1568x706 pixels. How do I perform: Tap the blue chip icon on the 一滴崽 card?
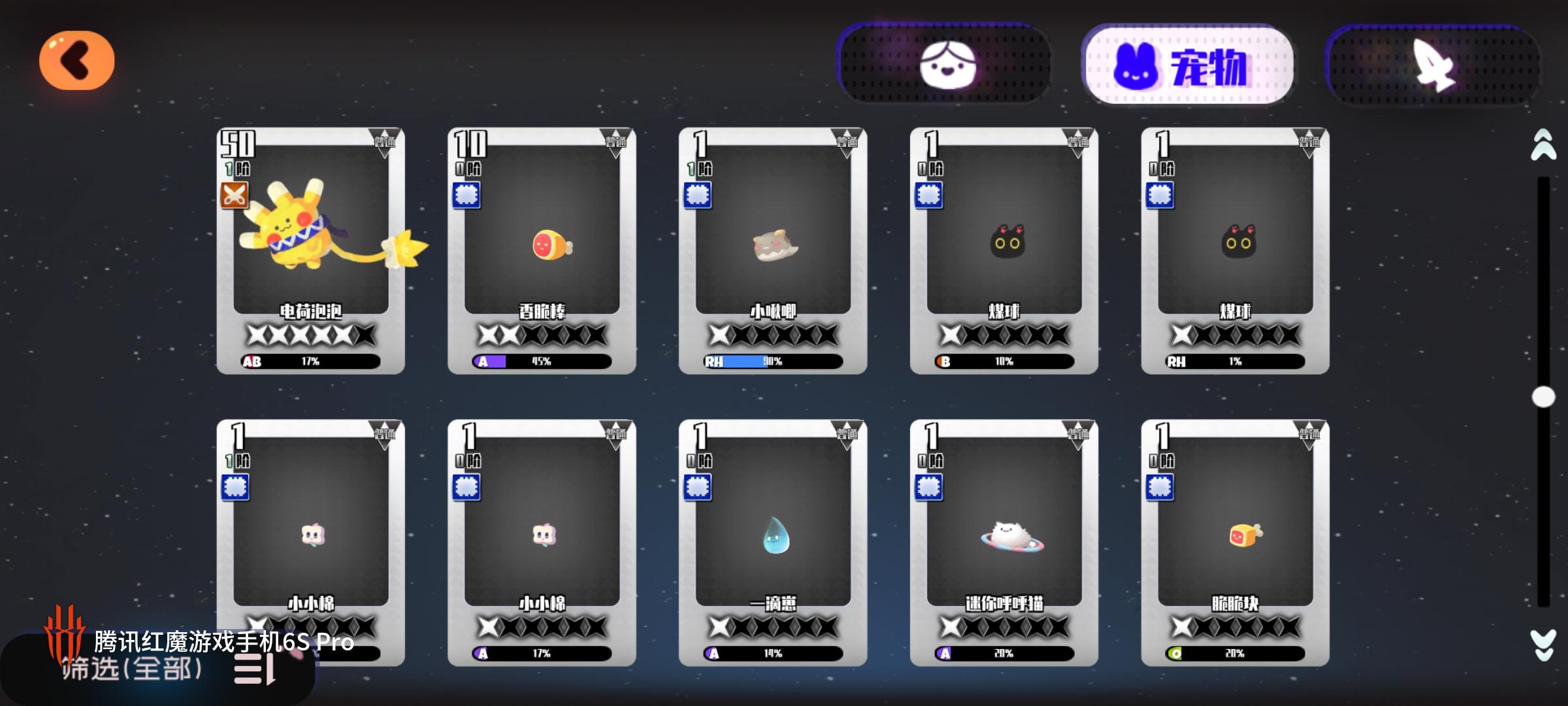[698, 488]
